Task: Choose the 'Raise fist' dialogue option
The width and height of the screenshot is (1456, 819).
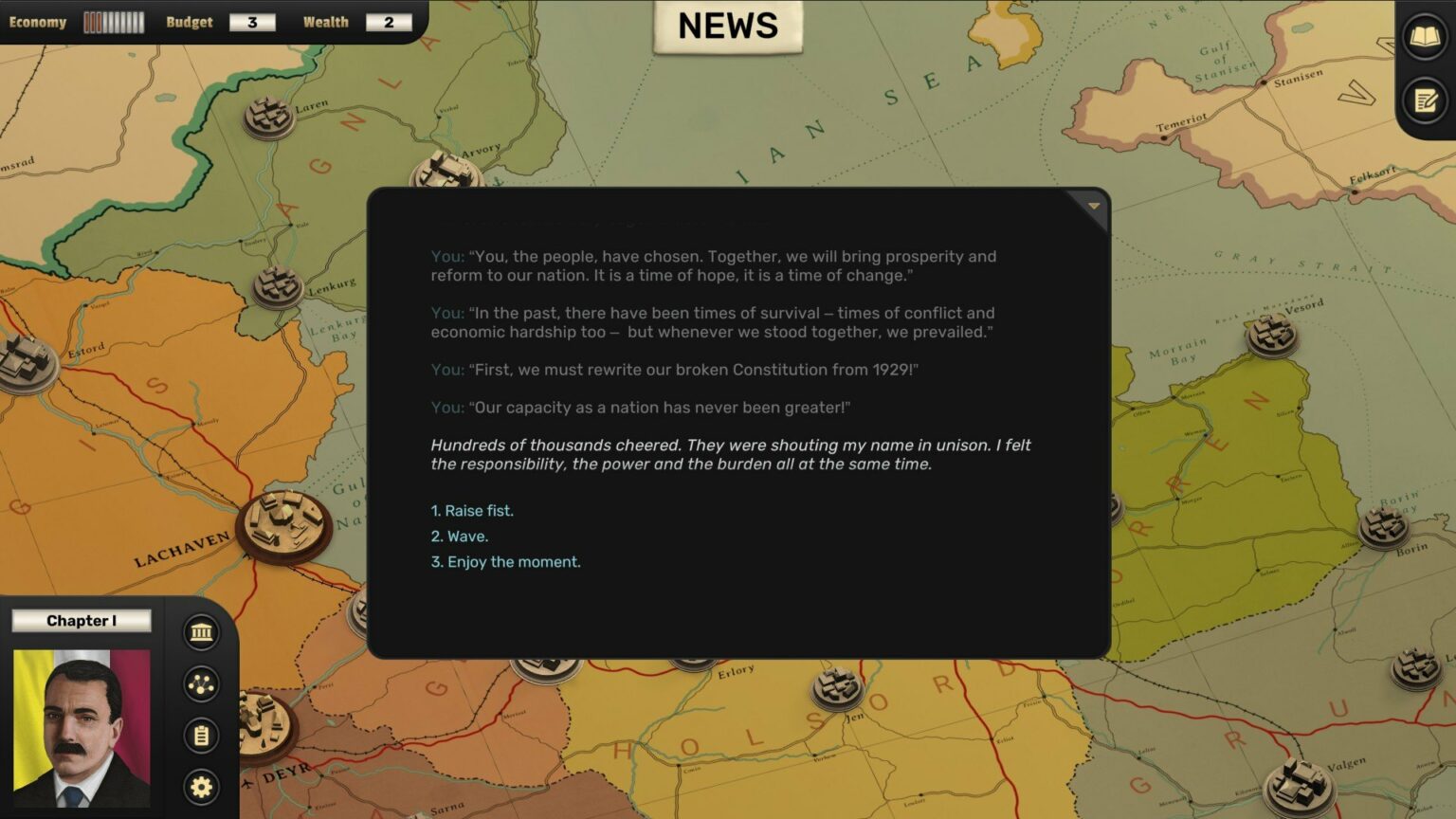Action: (472, 511)
